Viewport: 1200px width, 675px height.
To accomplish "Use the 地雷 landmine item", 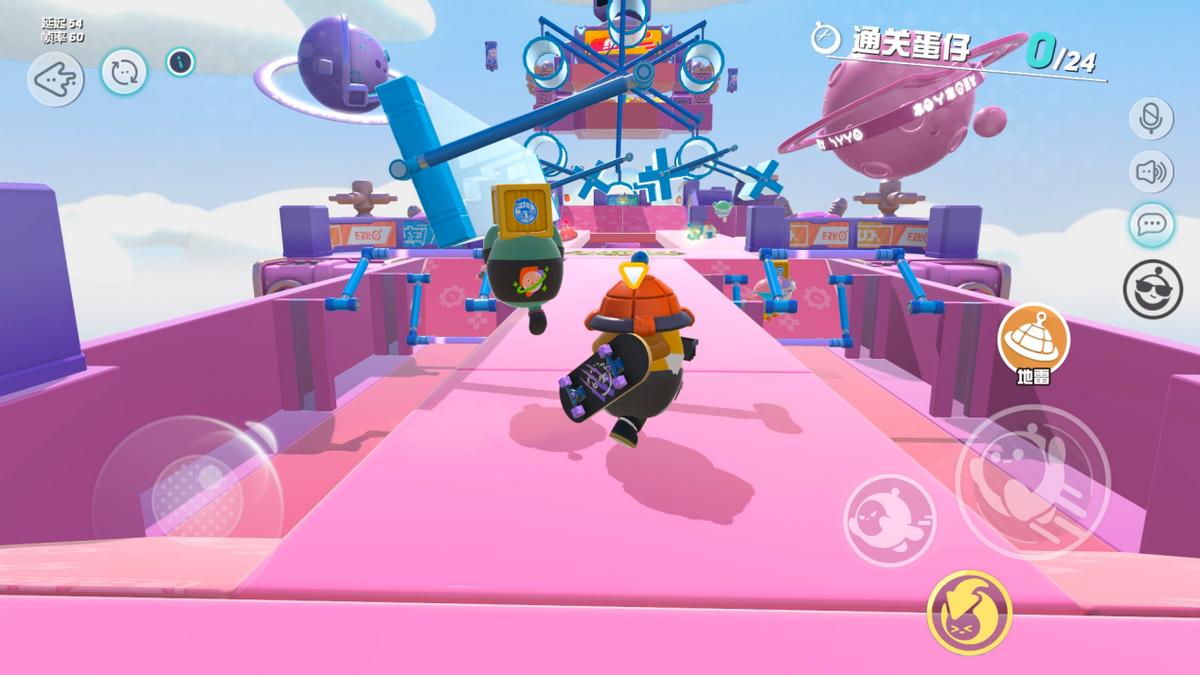I will click(x=1033, y=340).
